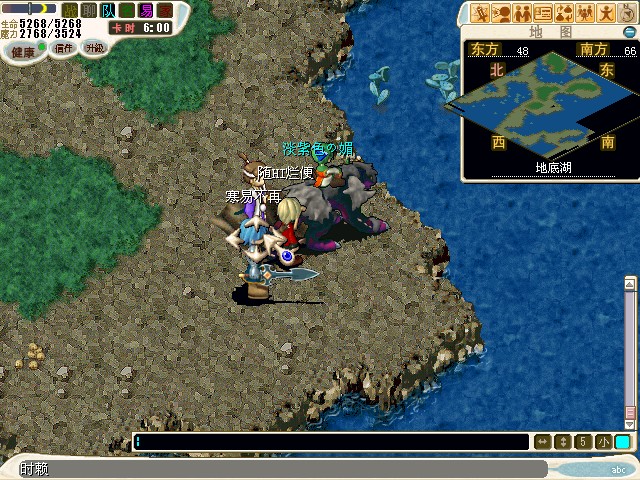Open the 信件 mail button
This screenshot has width=640, height=480.
click(x=63, y=47)
